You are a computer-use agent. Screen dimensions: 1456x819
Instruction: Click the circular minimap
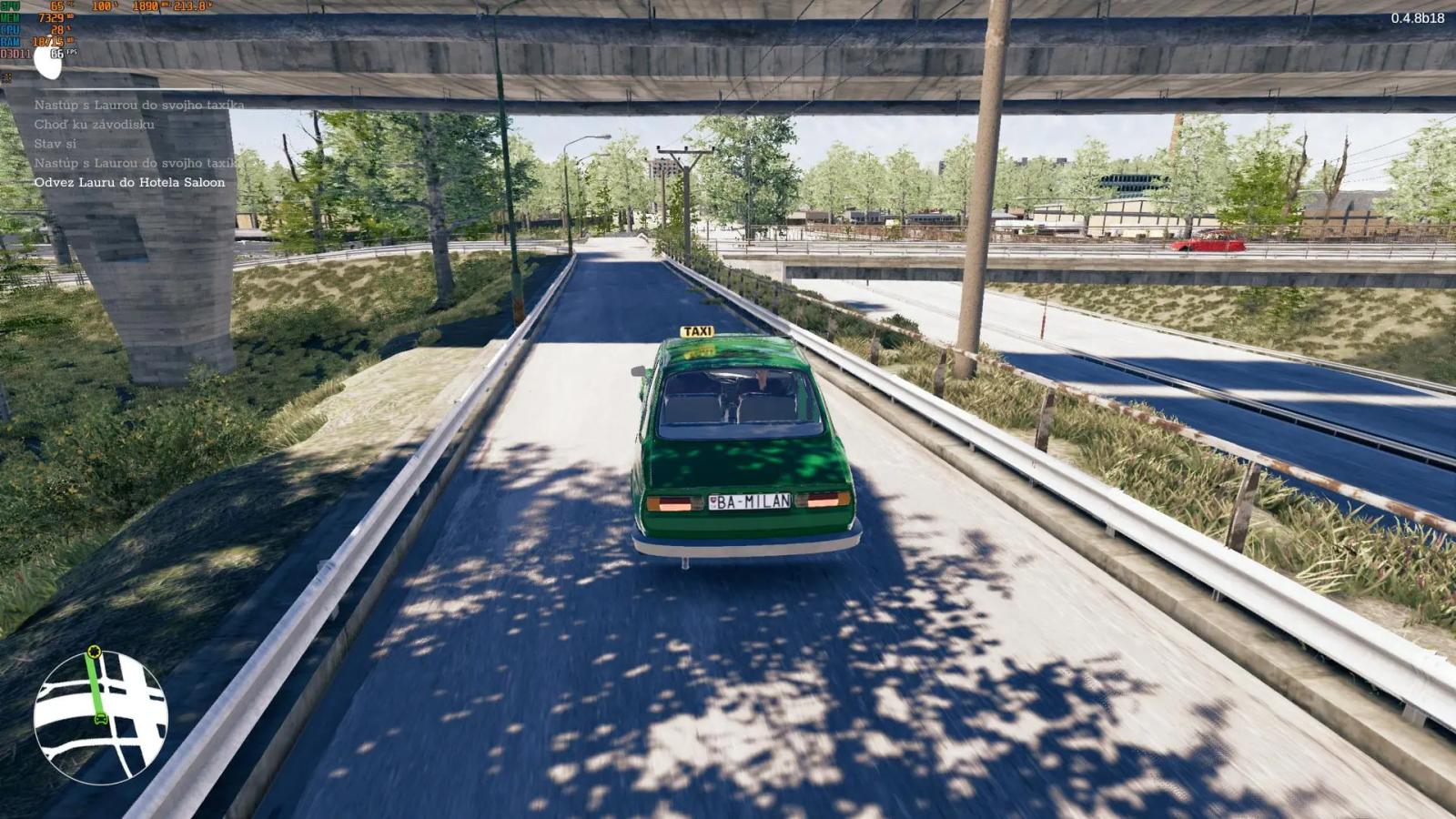(x=100, y=717)
